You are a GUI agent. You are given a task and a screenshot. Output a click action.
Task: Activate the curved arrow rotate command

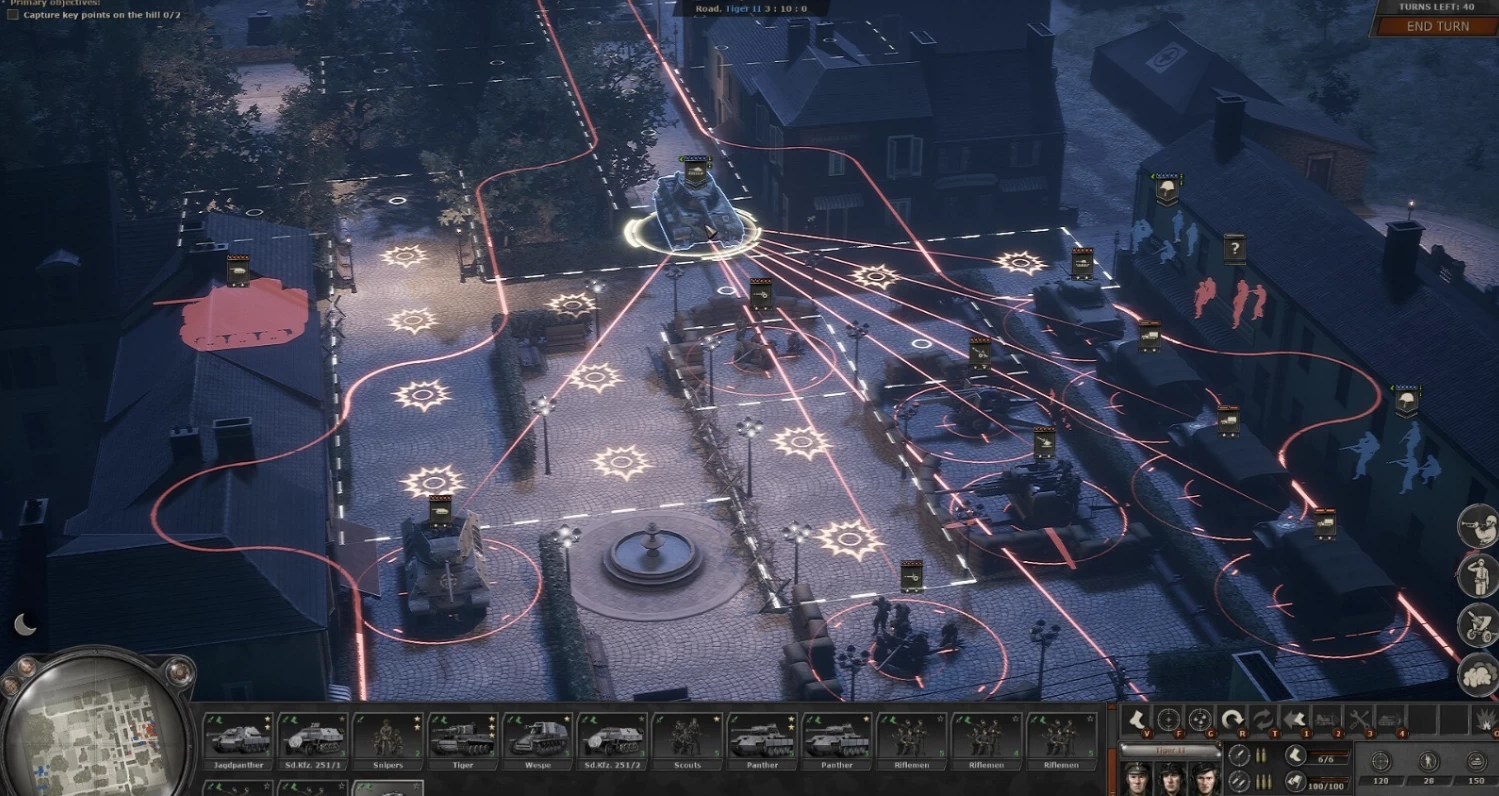tap(1232, 719)
